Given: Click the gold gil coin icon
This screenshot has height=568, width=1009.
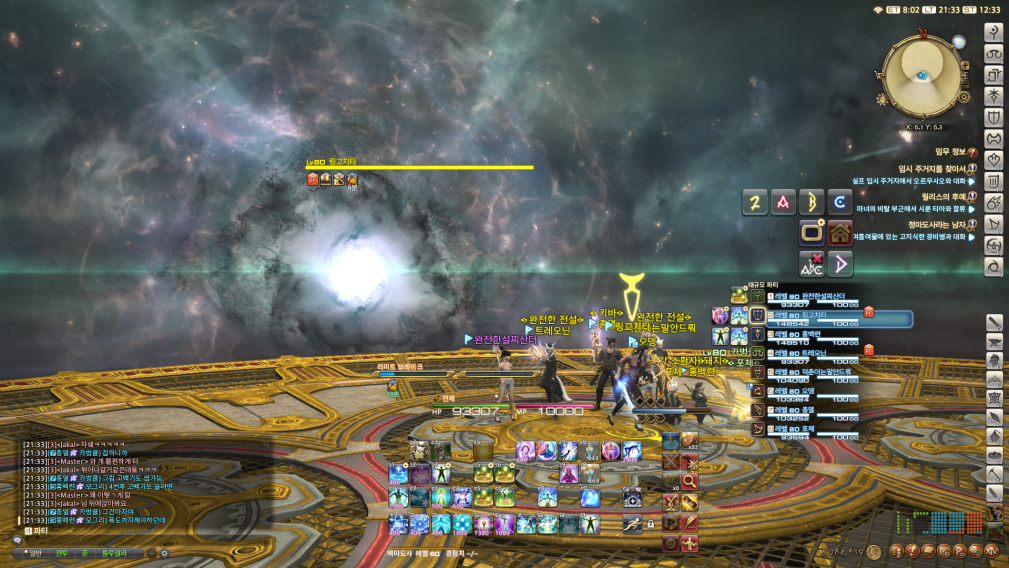Looking at the screenshot, I should tap(872, 550).
